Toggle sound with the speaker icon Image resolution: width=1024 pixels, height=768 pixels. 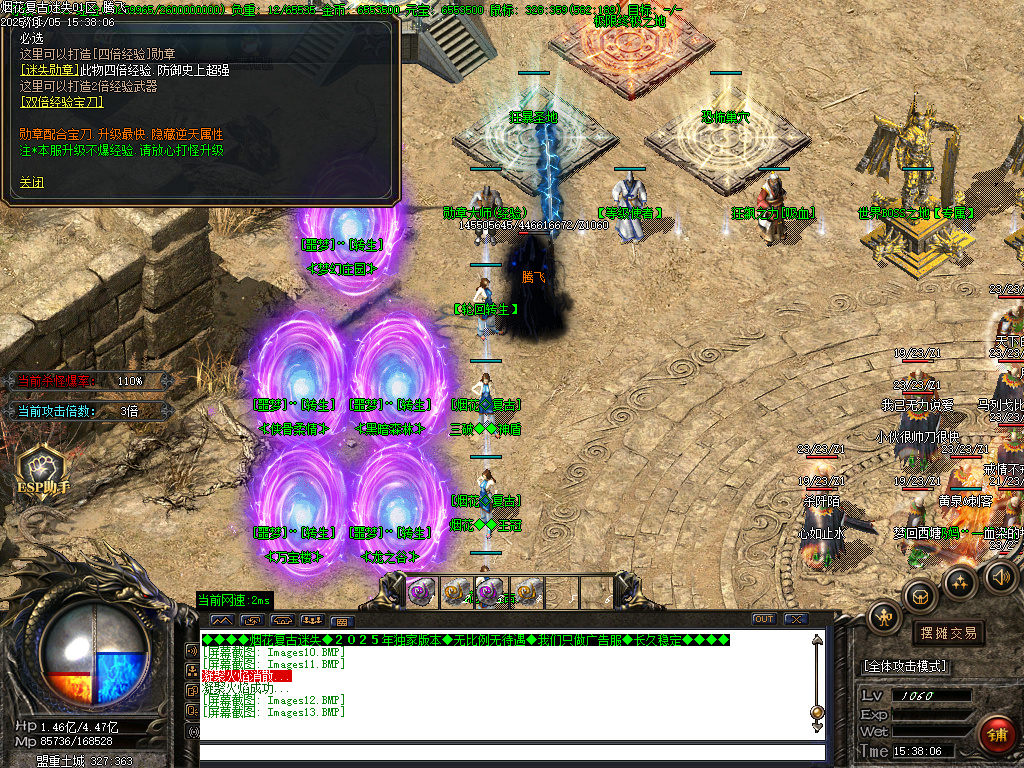click(x=1001, y=576)
